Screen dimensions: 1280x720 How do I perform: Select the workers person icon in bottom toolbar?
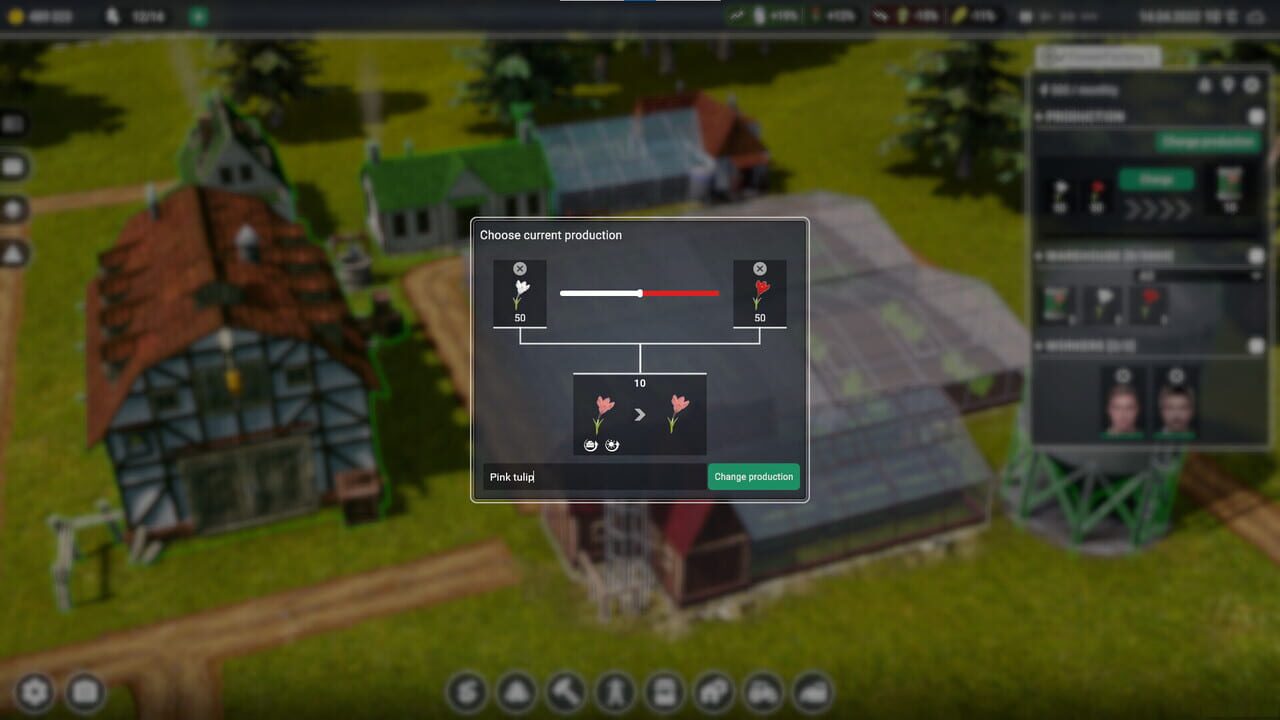click(614, 692)
